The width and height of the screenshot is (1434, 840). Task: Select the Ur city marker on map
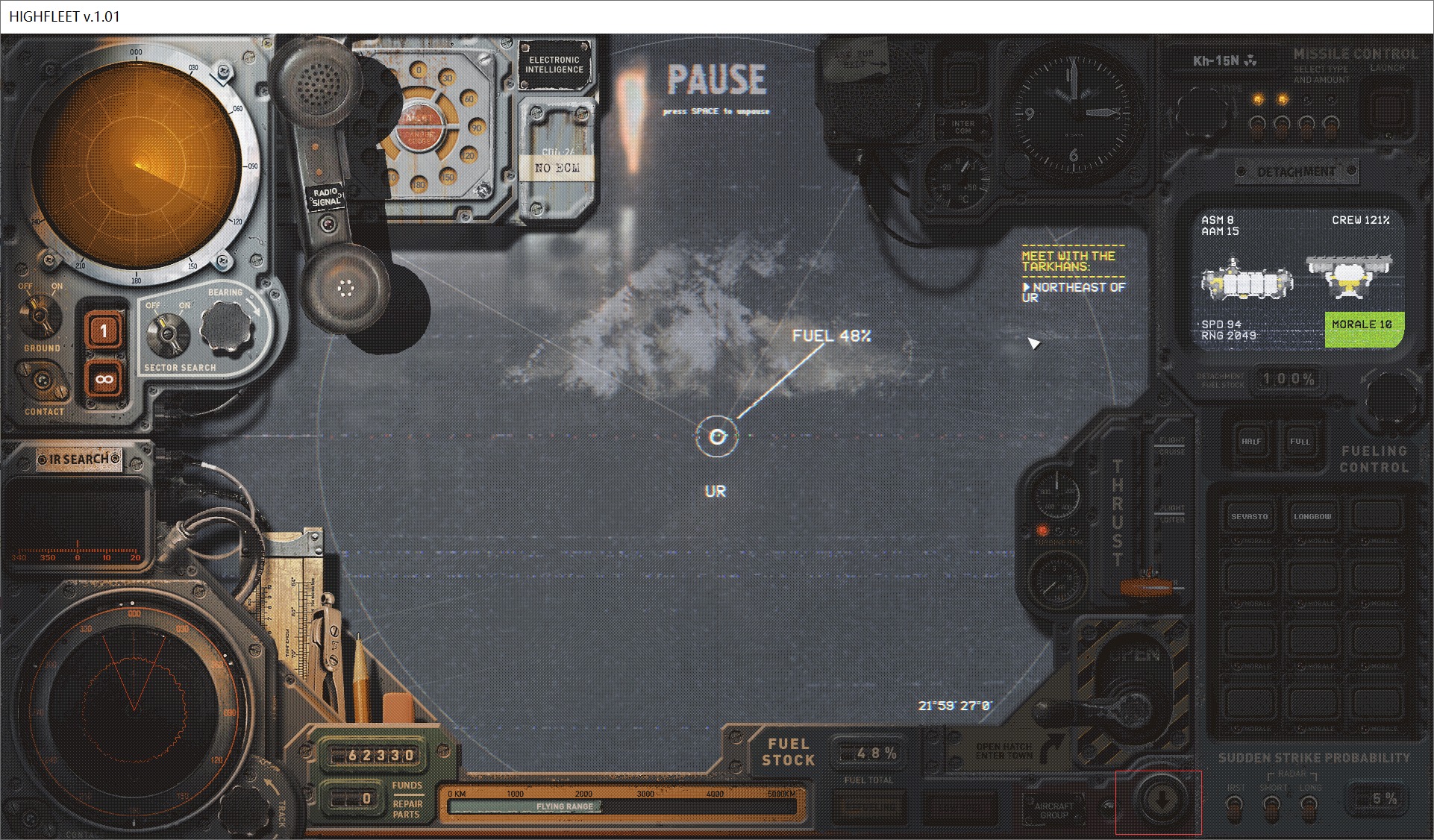(x=716, y=436)
